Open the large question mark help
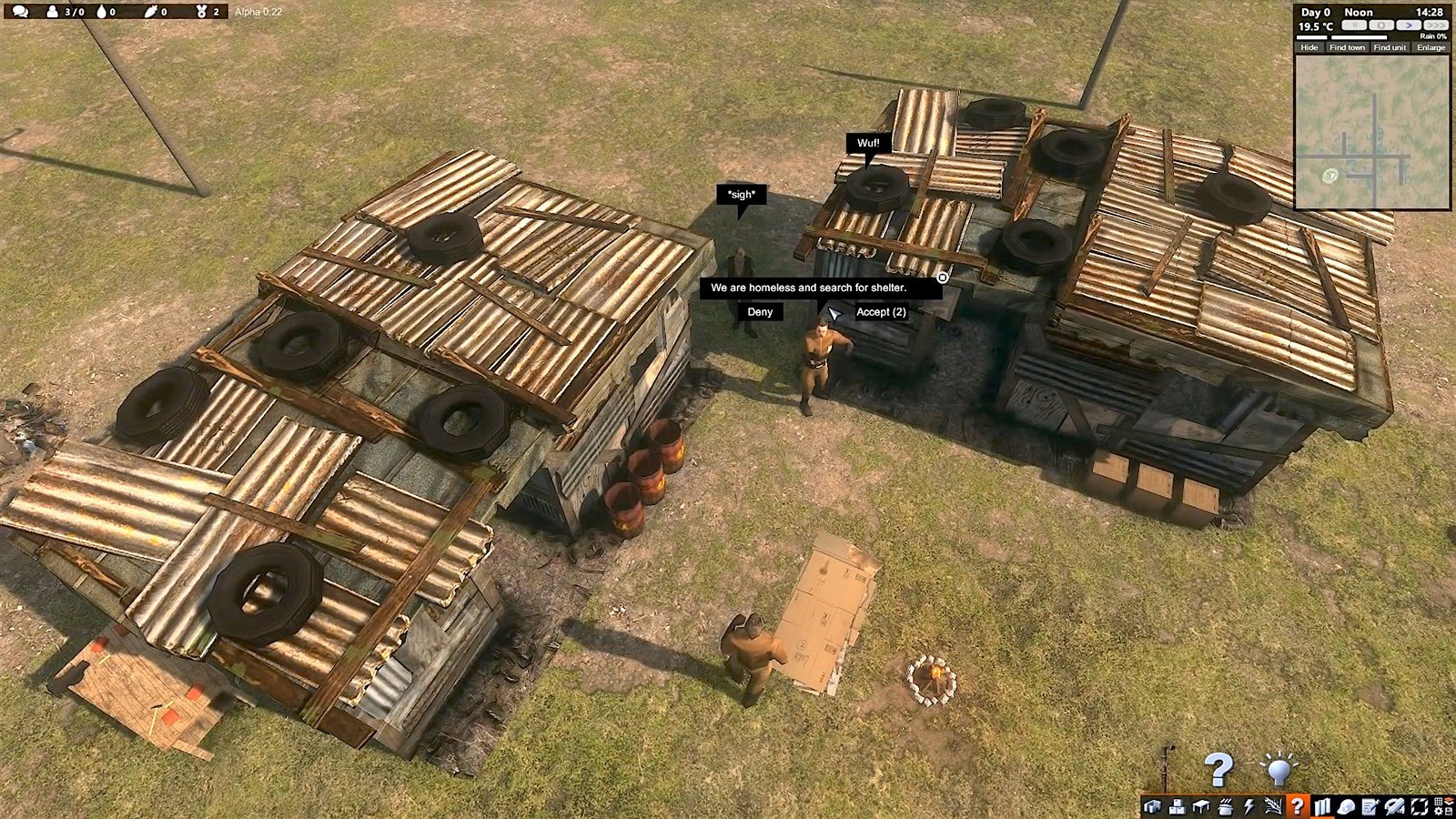1456x819 pixels. click(x=1218, y=770)
